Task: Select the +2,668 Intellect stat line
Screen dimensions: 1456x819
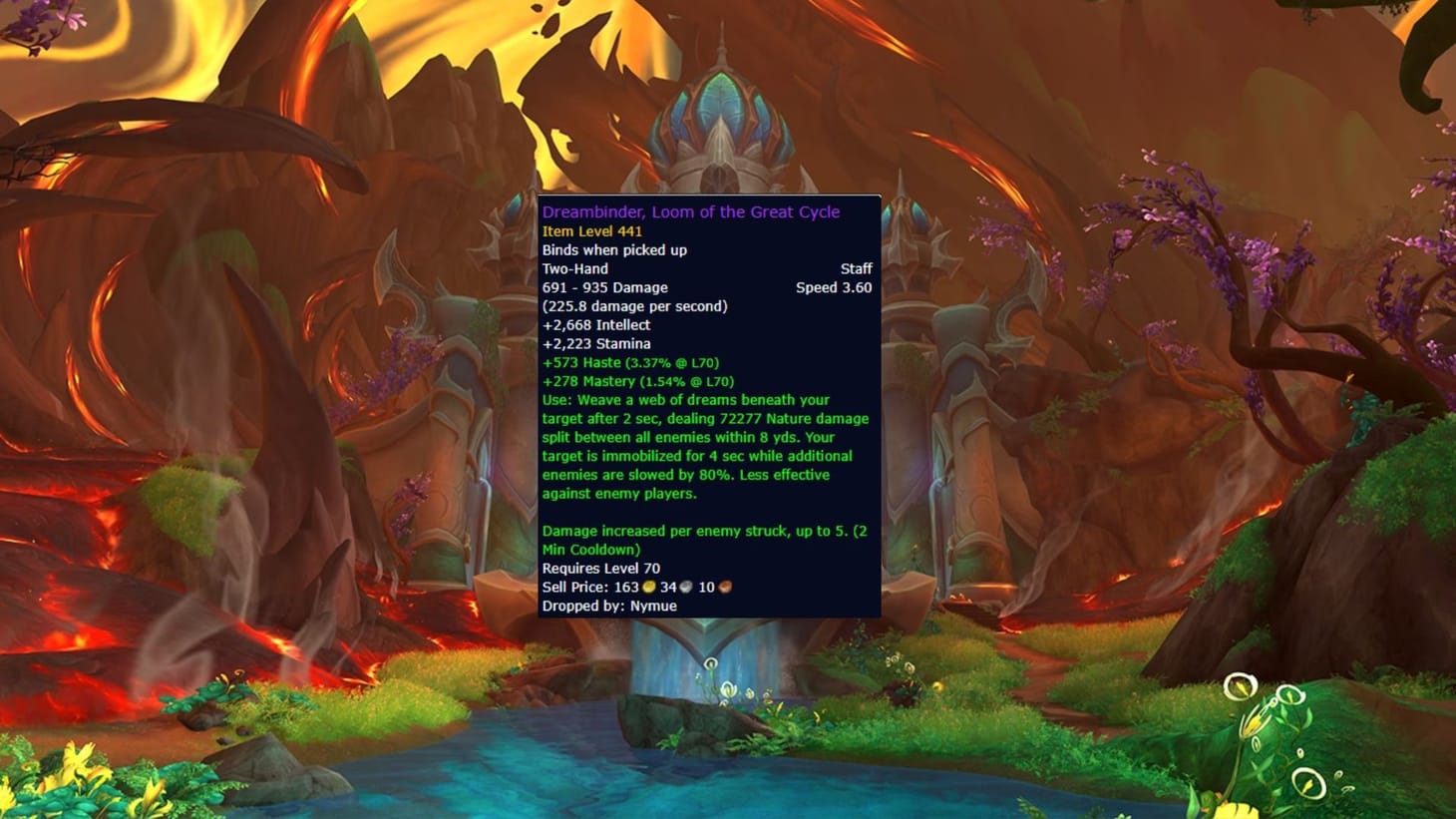Action: point(598,324)
